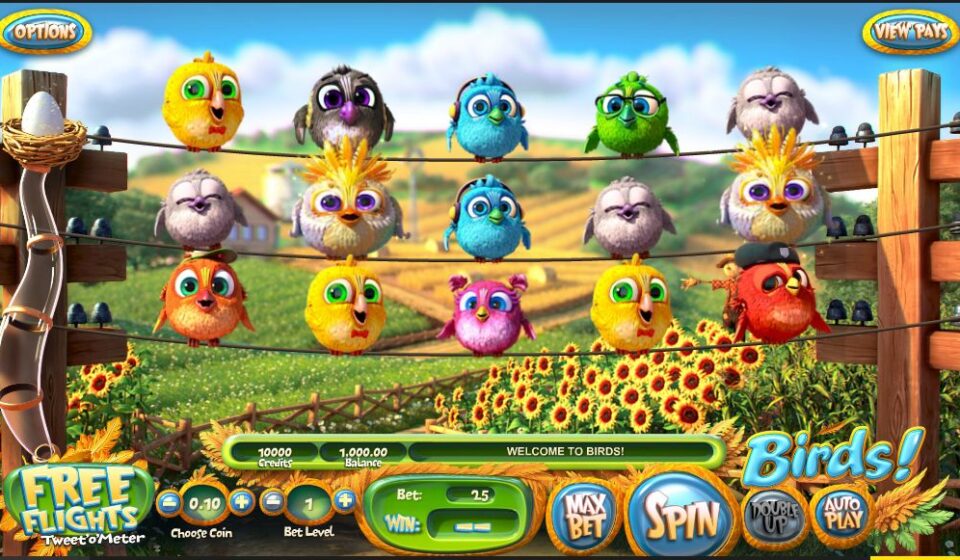Lower the Bet Level

click(273, 501)
